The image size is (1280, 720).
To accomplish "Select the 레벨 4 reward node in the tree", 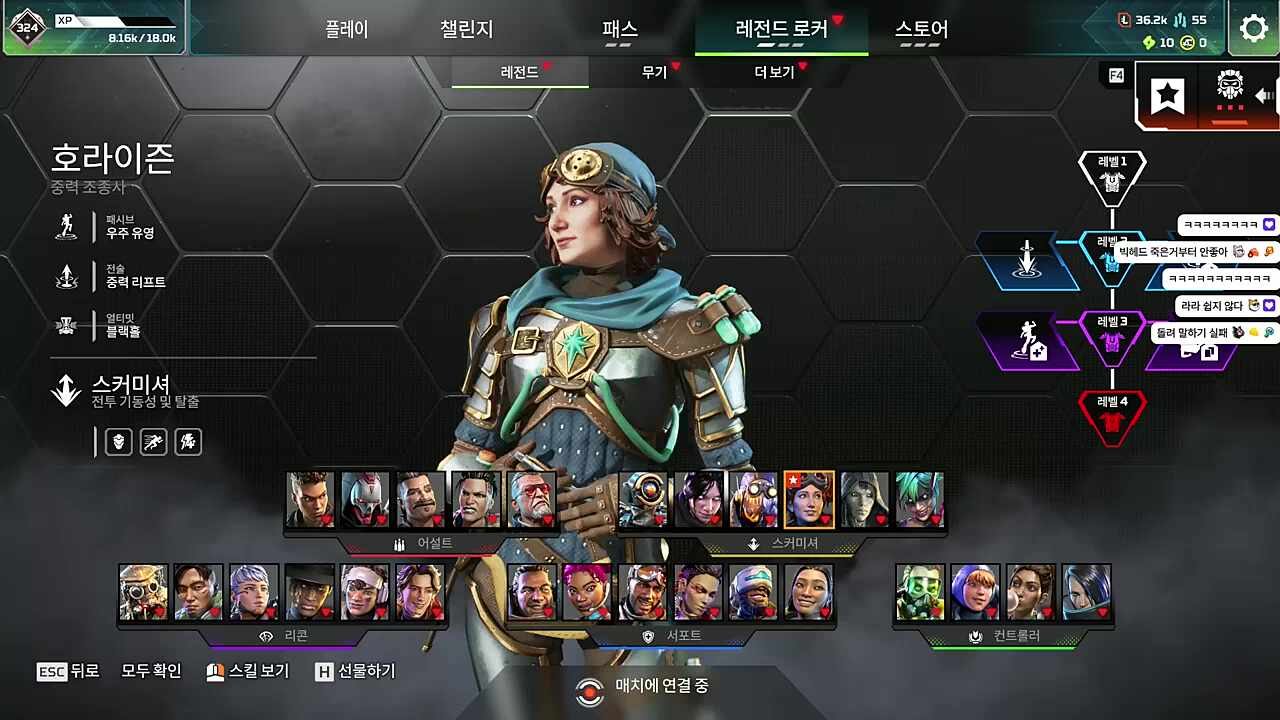I will pos(1113,415).
